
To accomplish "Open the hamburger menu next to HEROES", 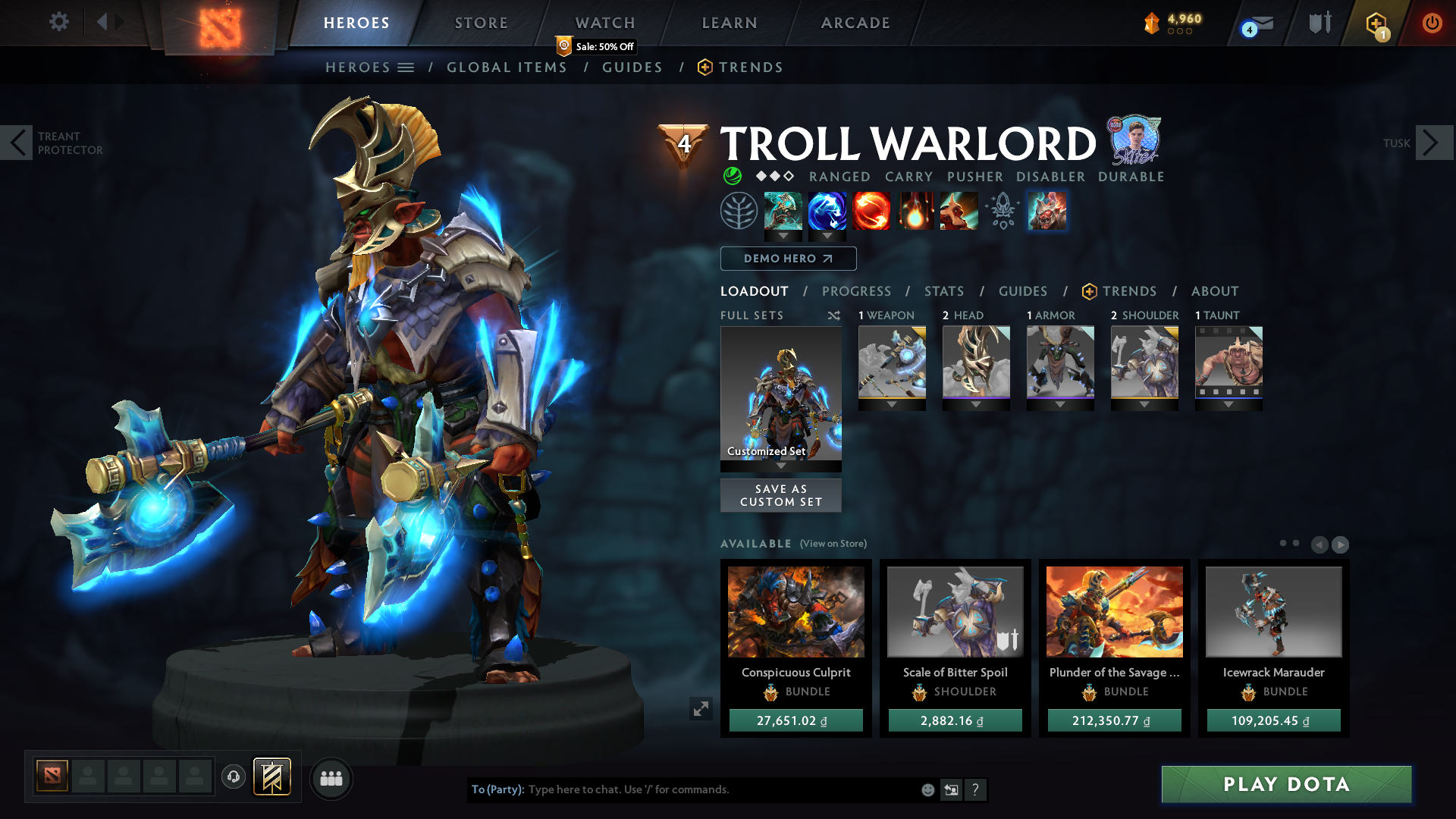I will [407, 67].
